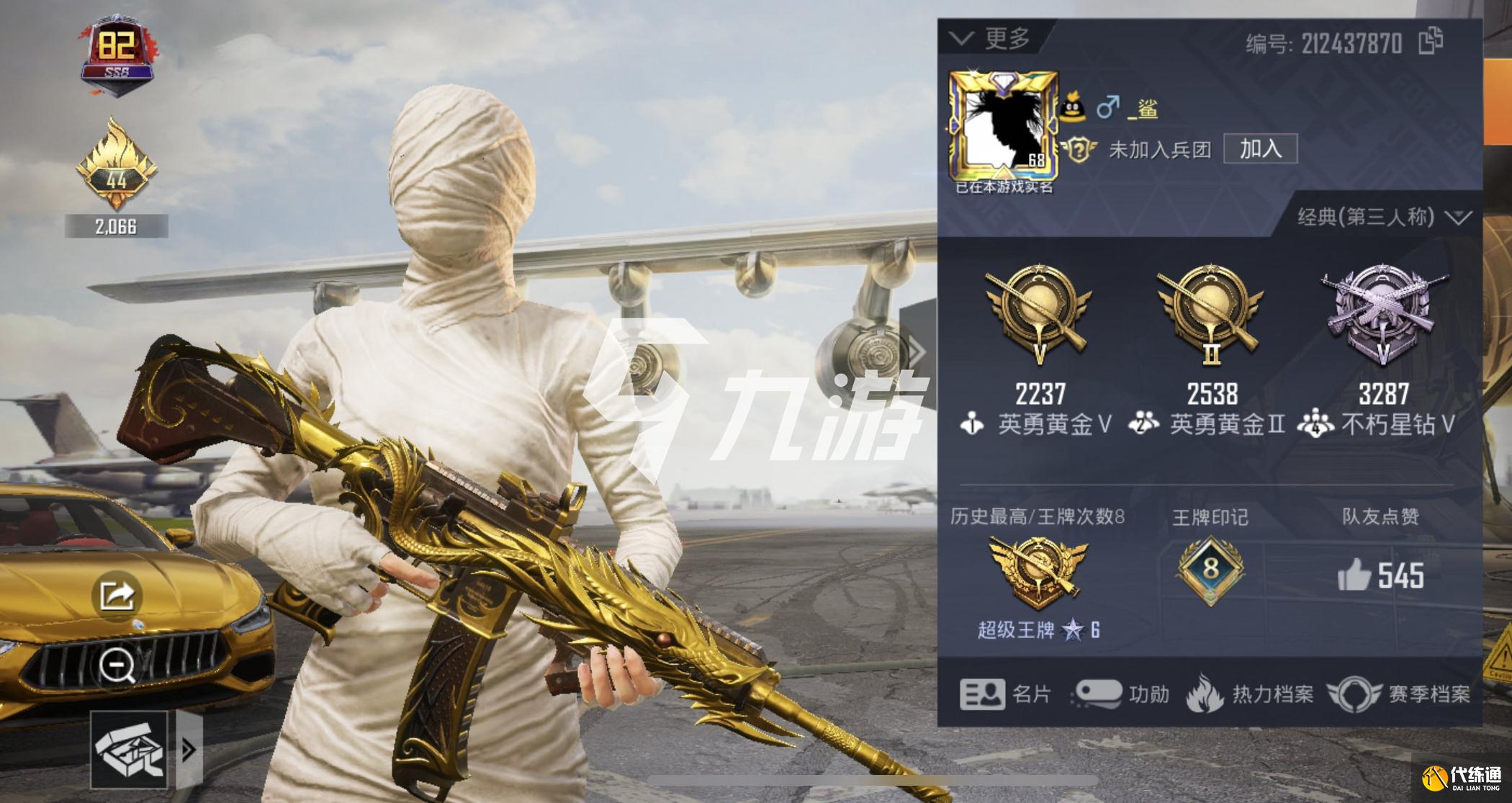Switch to the 功勋 merit tab
1512x803 pixels.
[1120, 694]
